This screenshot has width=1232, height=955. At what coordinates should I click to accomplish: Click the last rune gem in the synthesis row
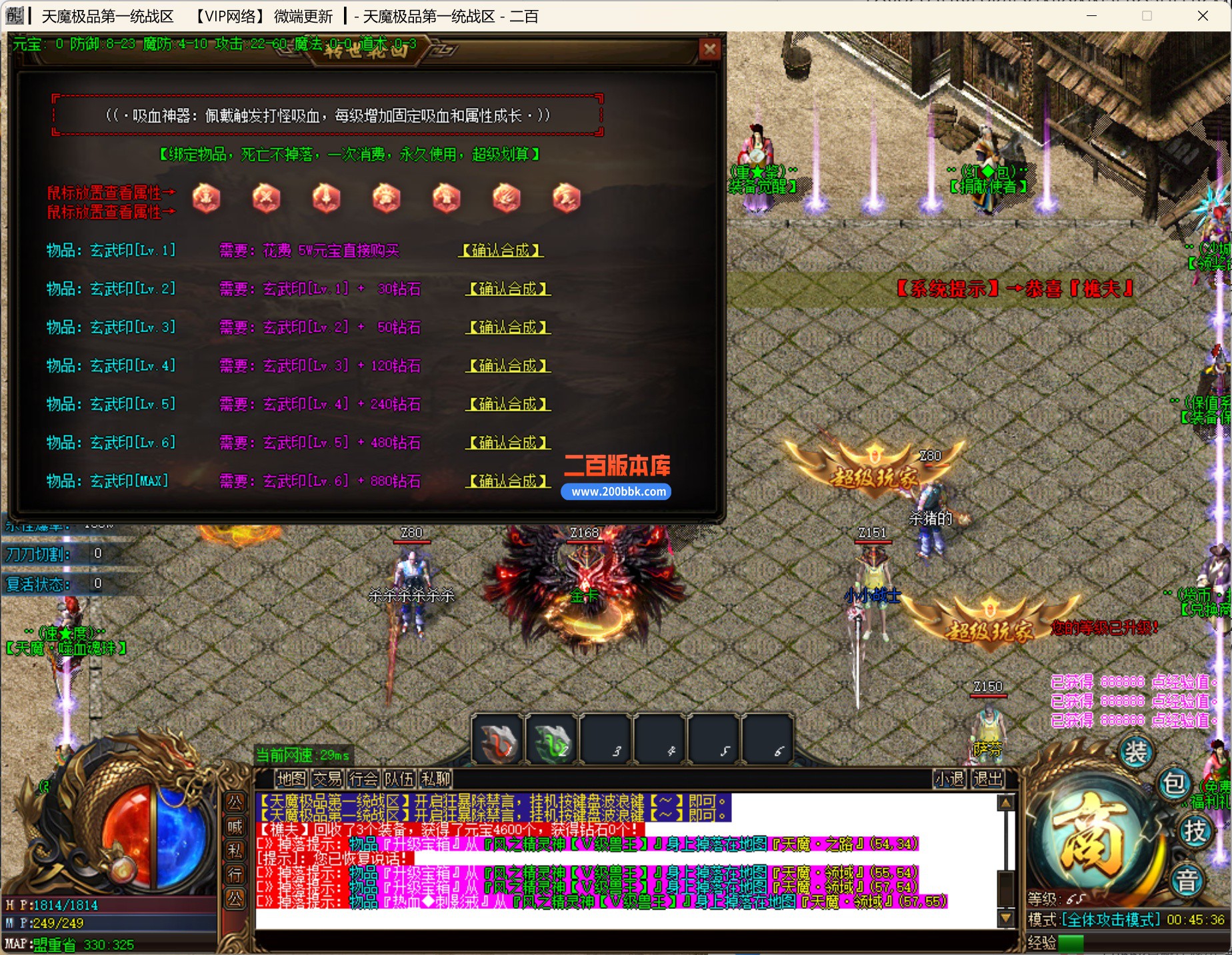(x=566, y=197)
